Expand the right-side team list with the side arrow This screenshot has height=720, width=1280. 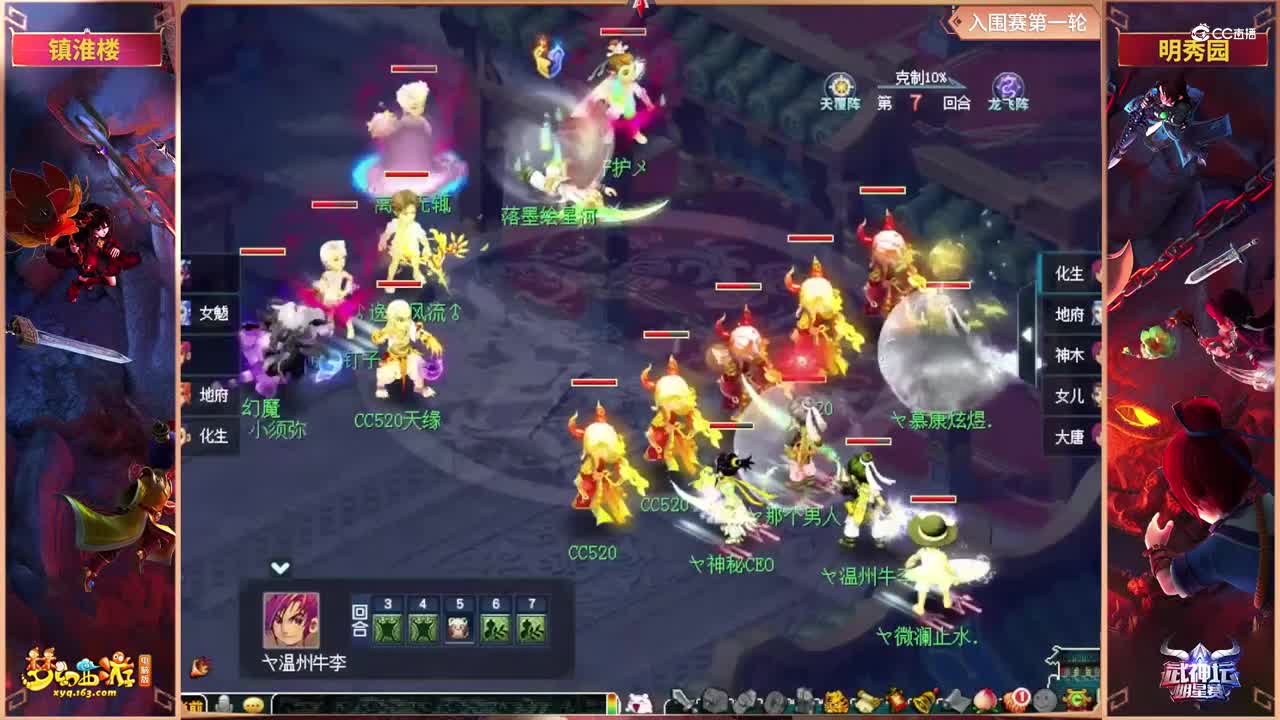click(x=1027, y=334)
